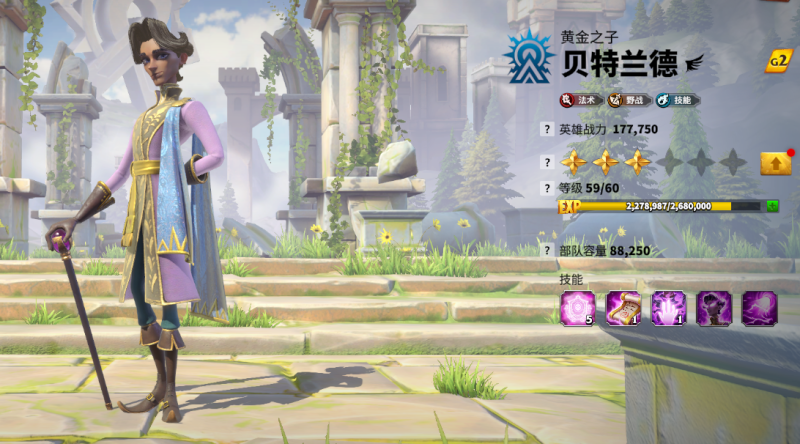Click the green plus on EXP bar
This screenshot has height=444, width=800.
(772, 206)
